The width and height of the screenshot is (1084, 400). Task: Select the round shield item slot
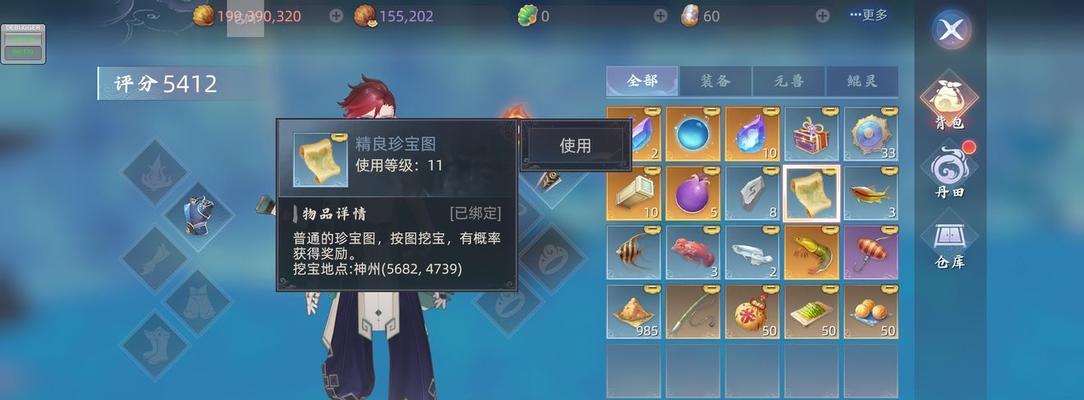(870, 135)
